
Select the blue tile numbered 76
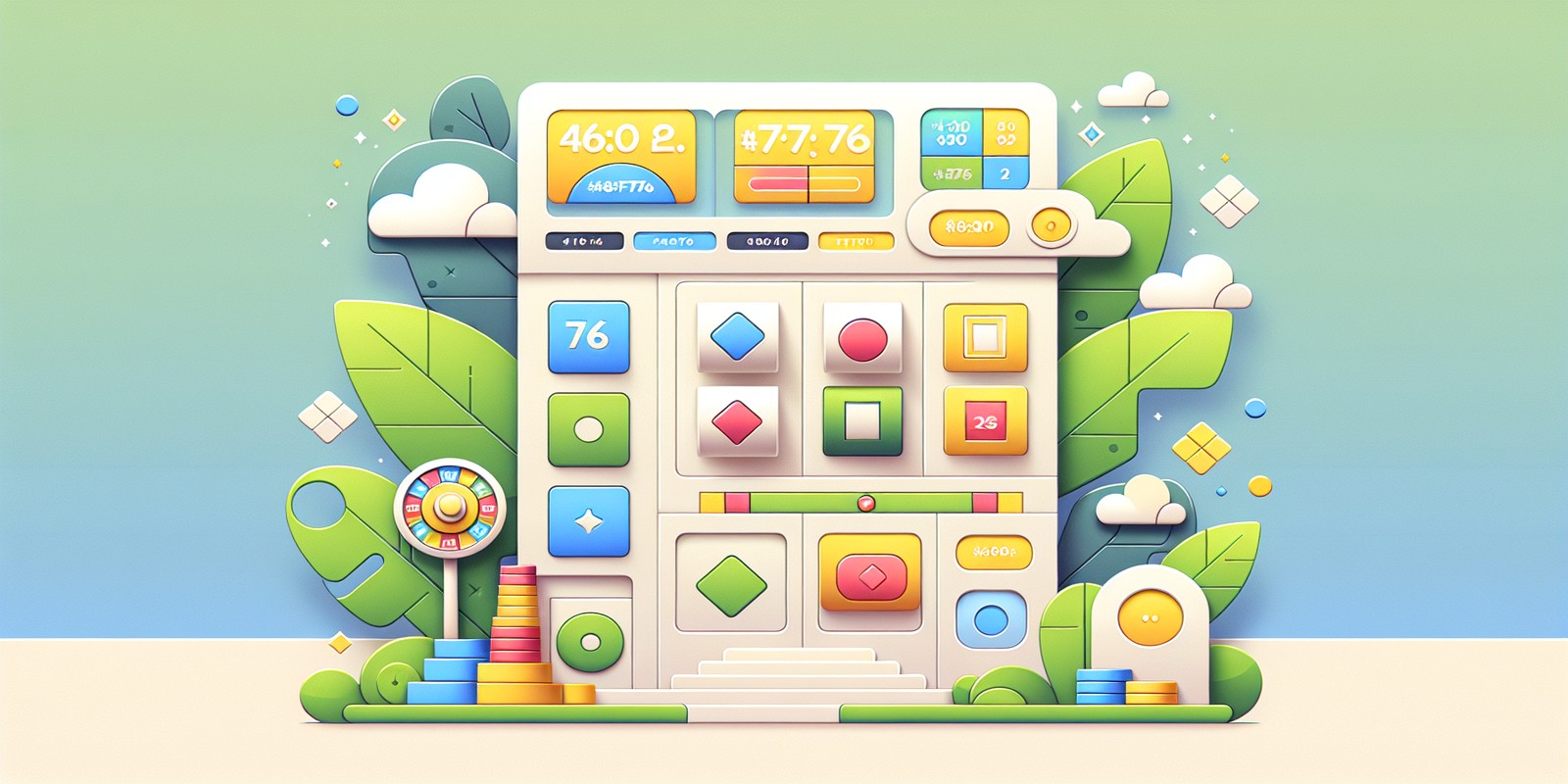(x=588, y=337)
